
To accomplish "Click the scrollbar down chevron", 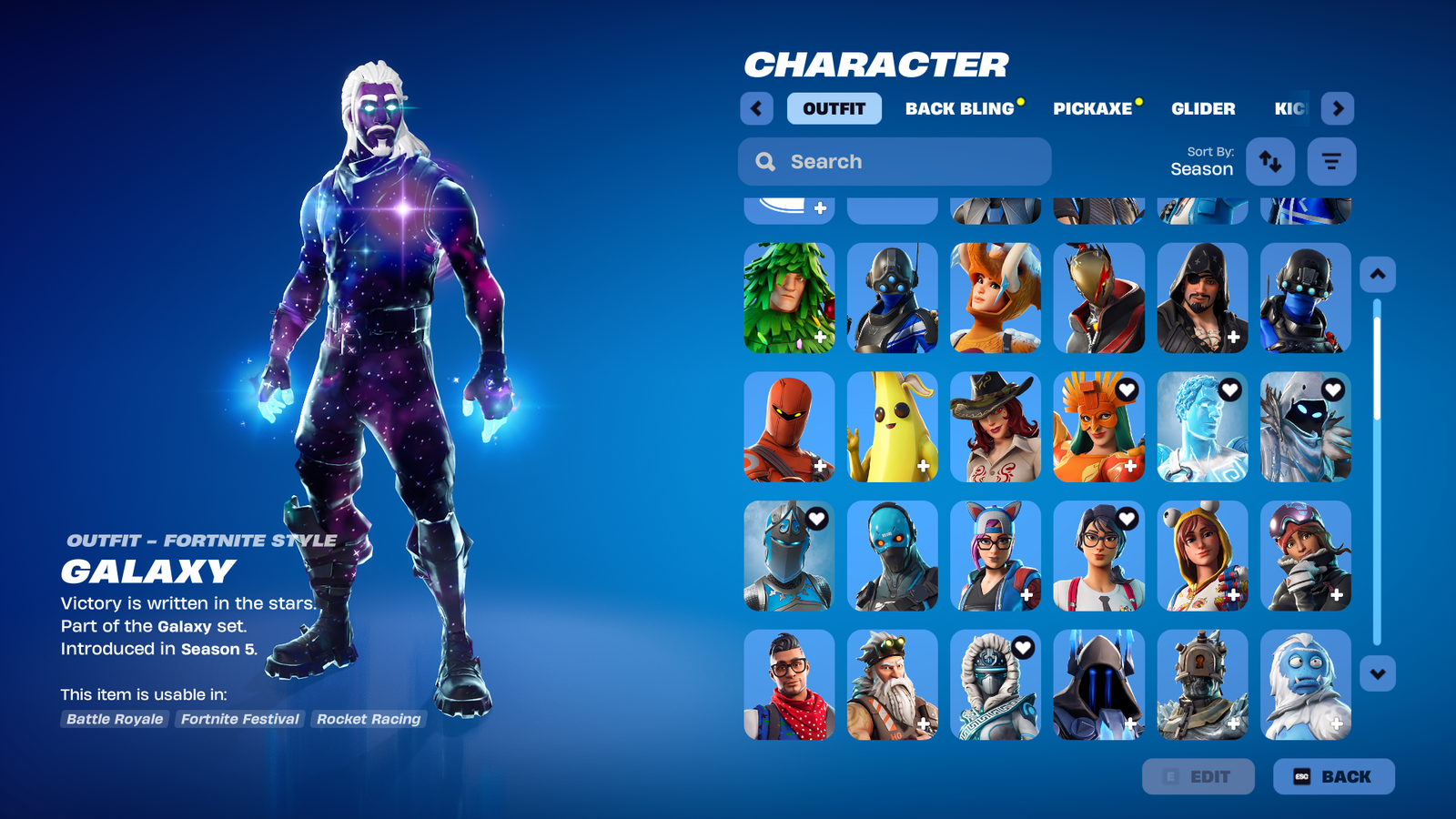I will (x=1377, y=672).
